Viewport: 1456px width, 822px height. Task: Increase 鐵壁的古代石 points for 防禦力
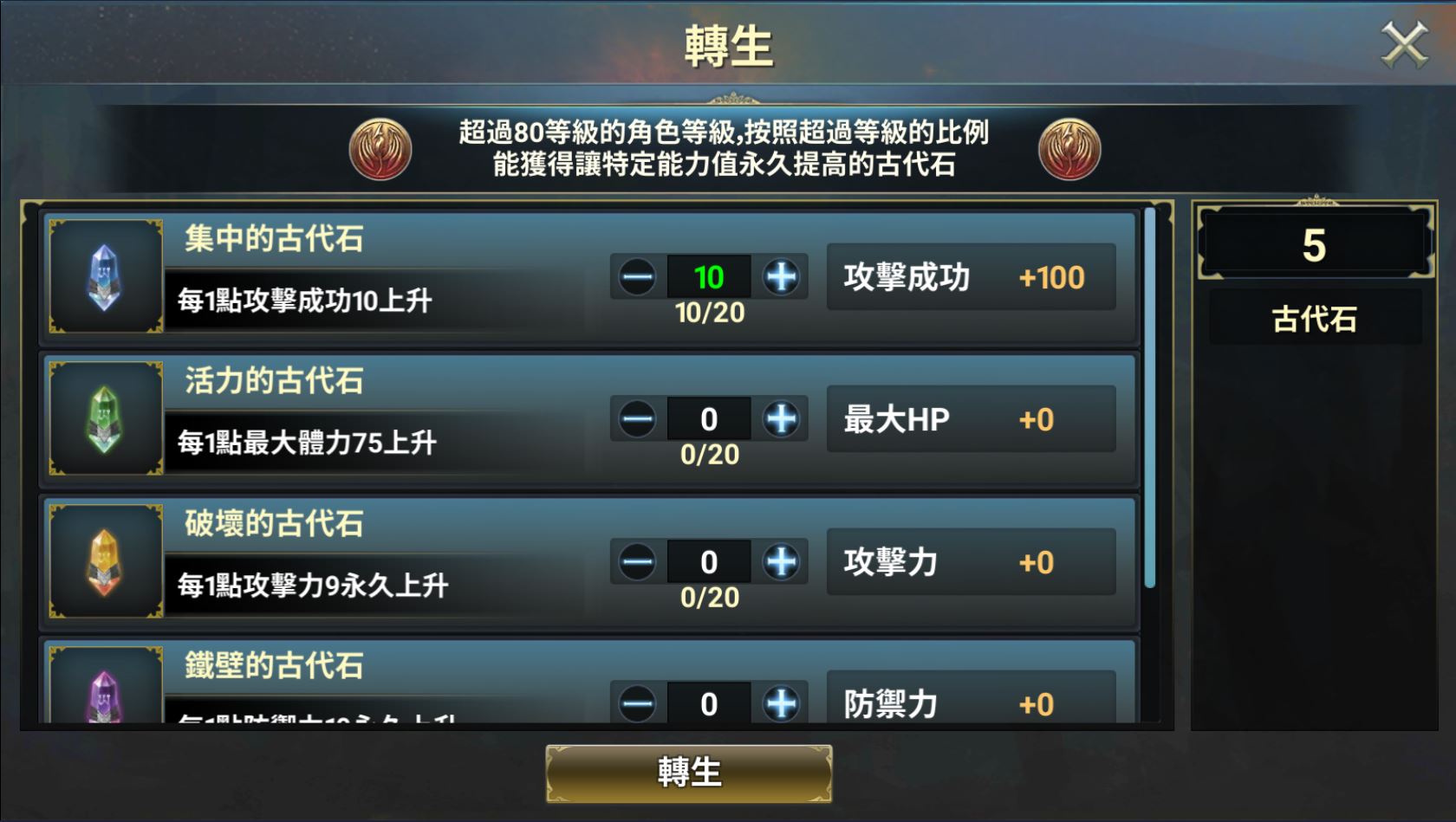(779, 704)
